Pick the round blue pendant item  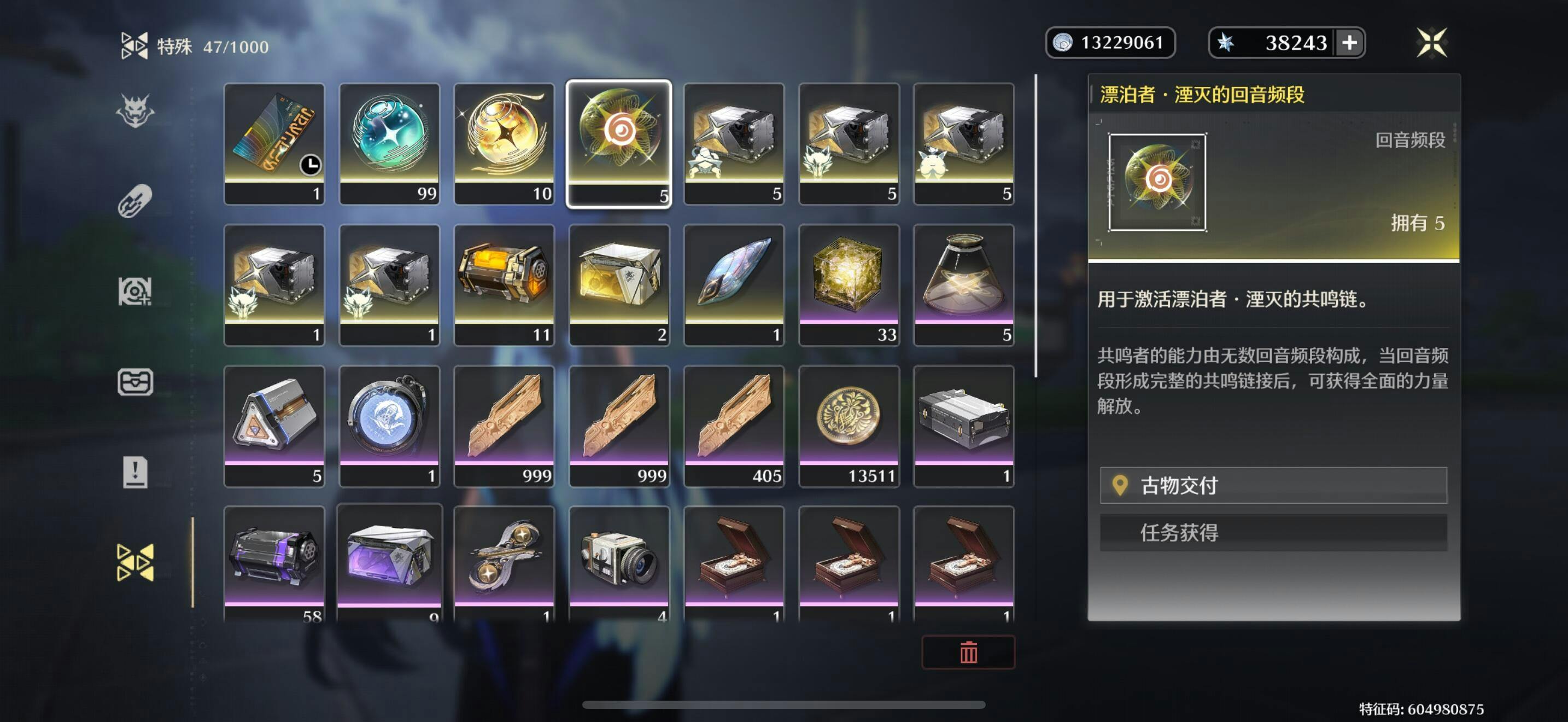tap(389, 426)
